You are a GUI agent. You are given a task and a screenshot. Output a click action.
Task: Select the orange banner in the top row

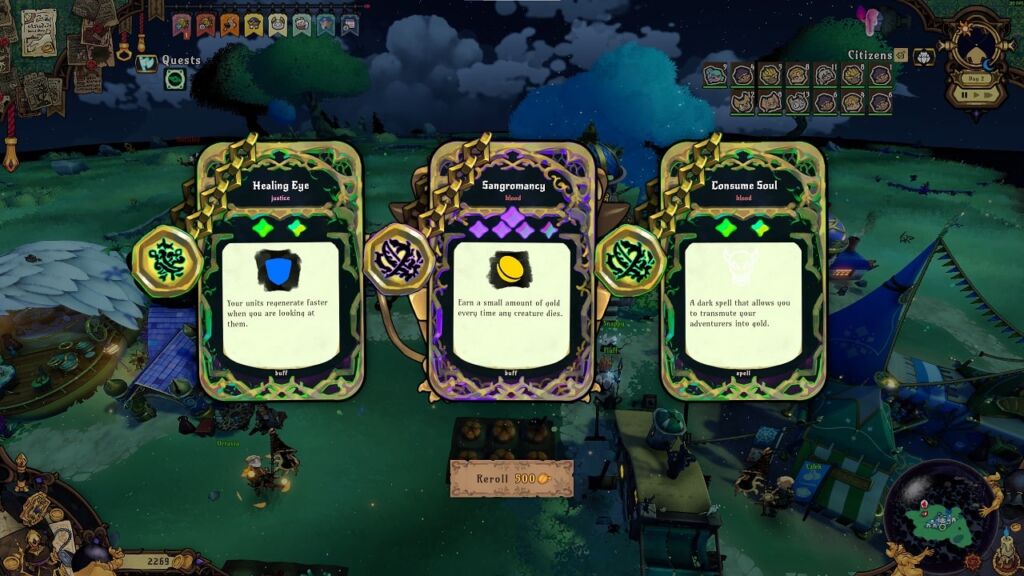(229, 25)
